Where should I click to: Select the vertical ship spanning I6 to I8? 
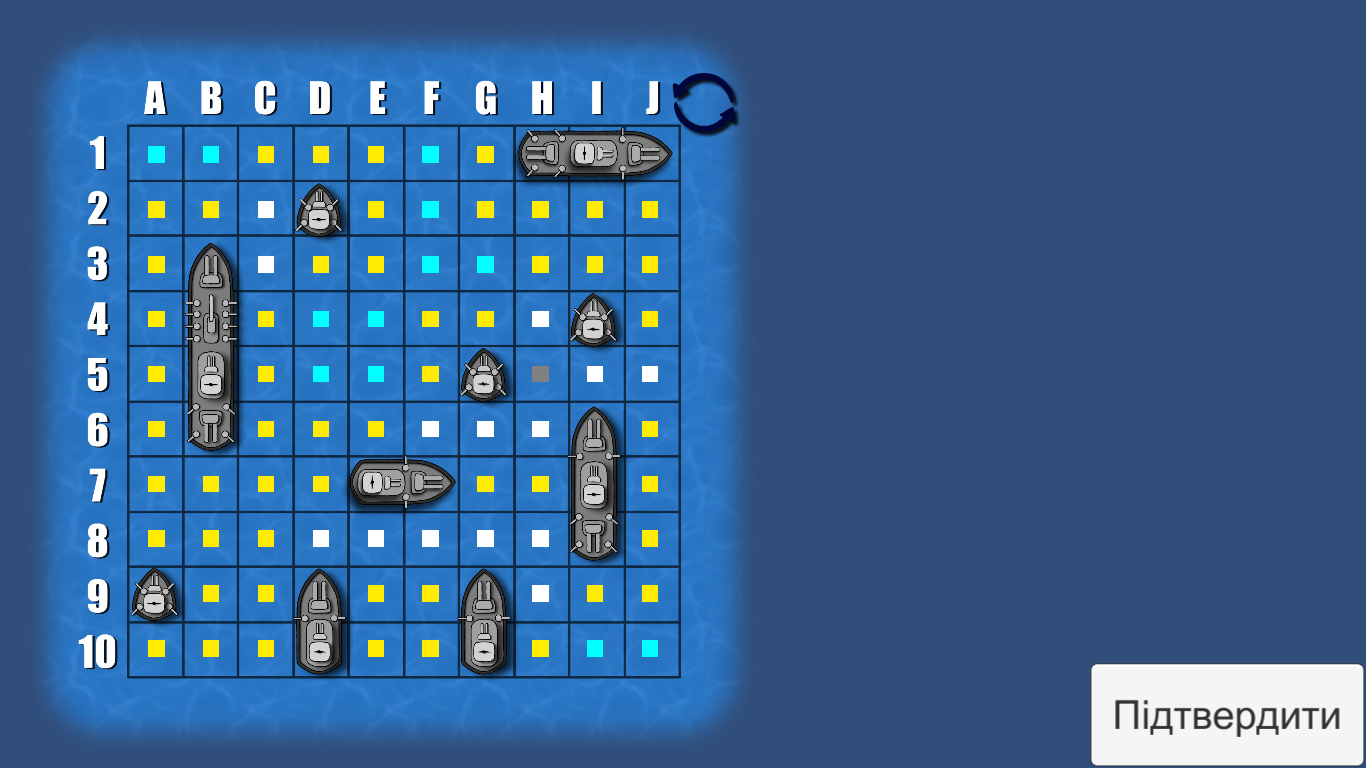tap(595, 483)
